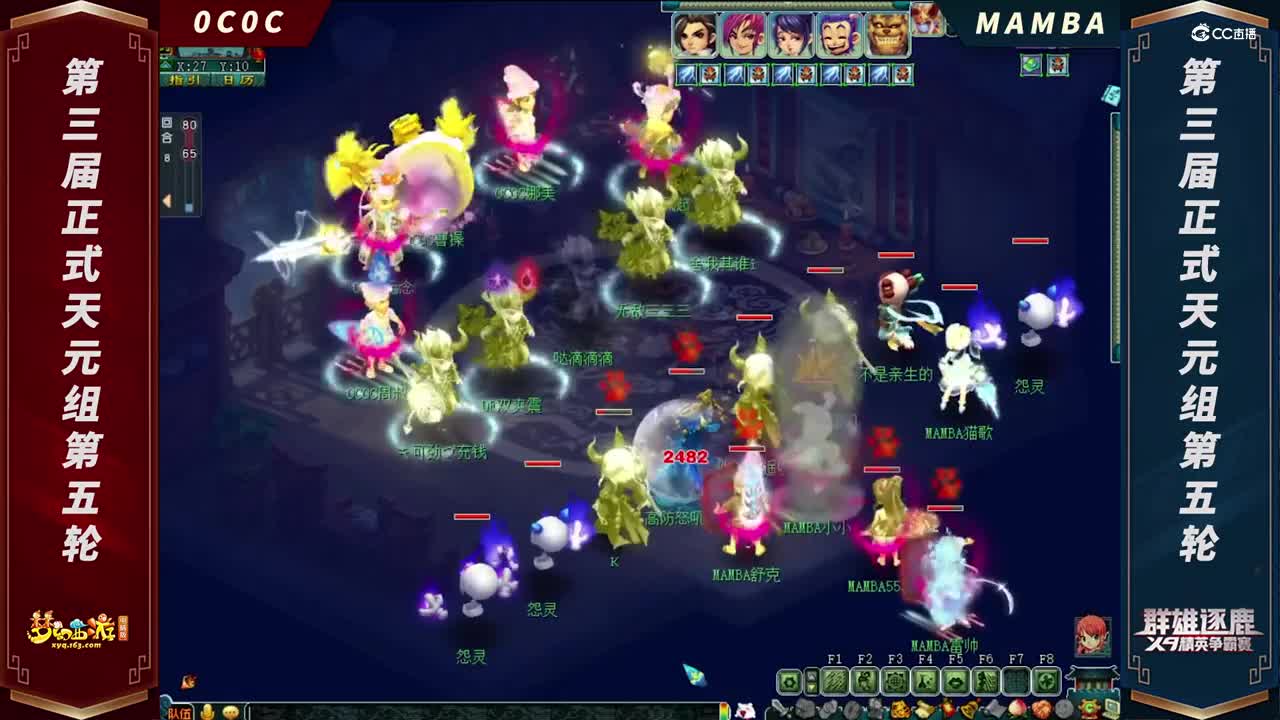Screen dimensions: 1280x720
Task: Open the 指引 guide menu
Action: [182, 80]
